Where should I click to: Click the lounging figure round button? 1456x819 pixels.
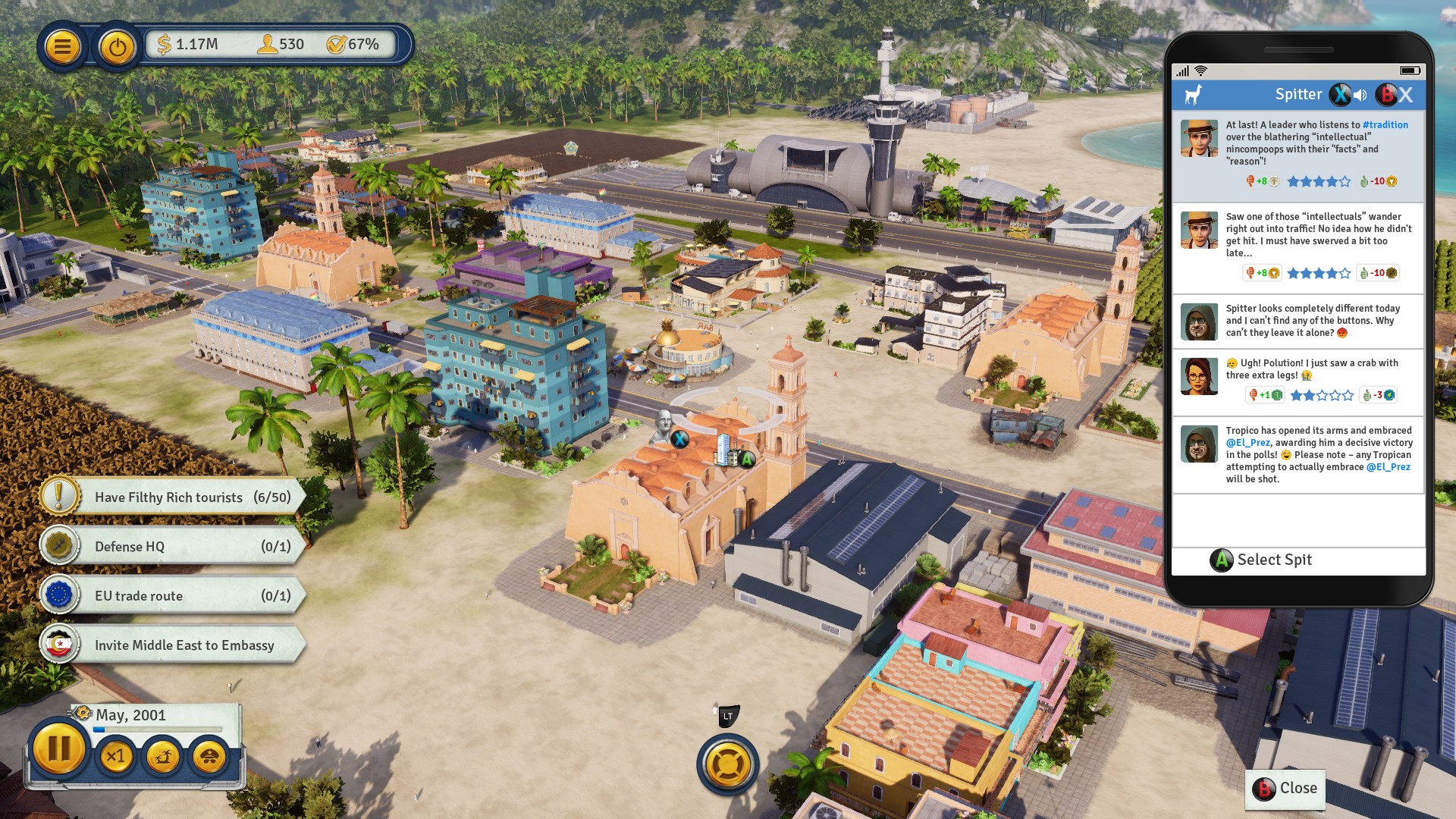tap(163, 756)
